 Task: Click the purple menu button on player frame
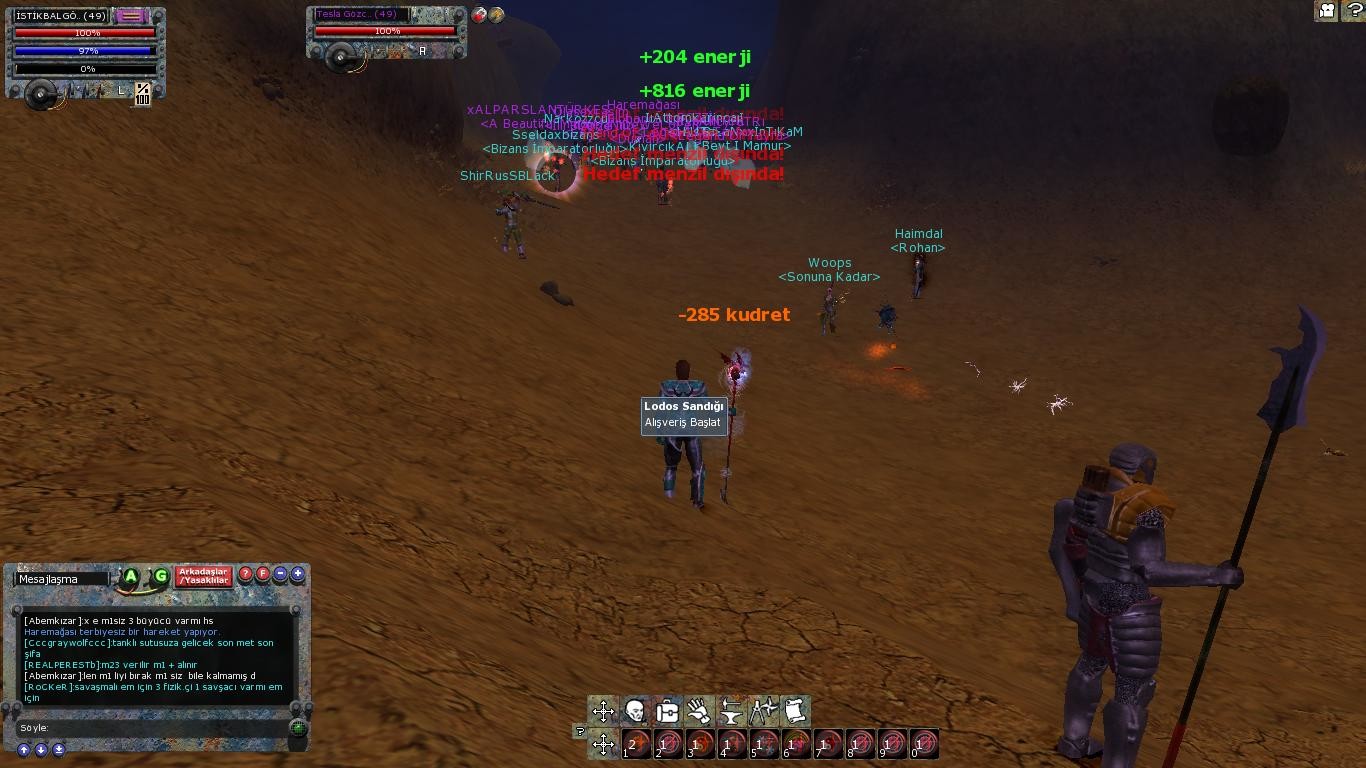[131, 16]
